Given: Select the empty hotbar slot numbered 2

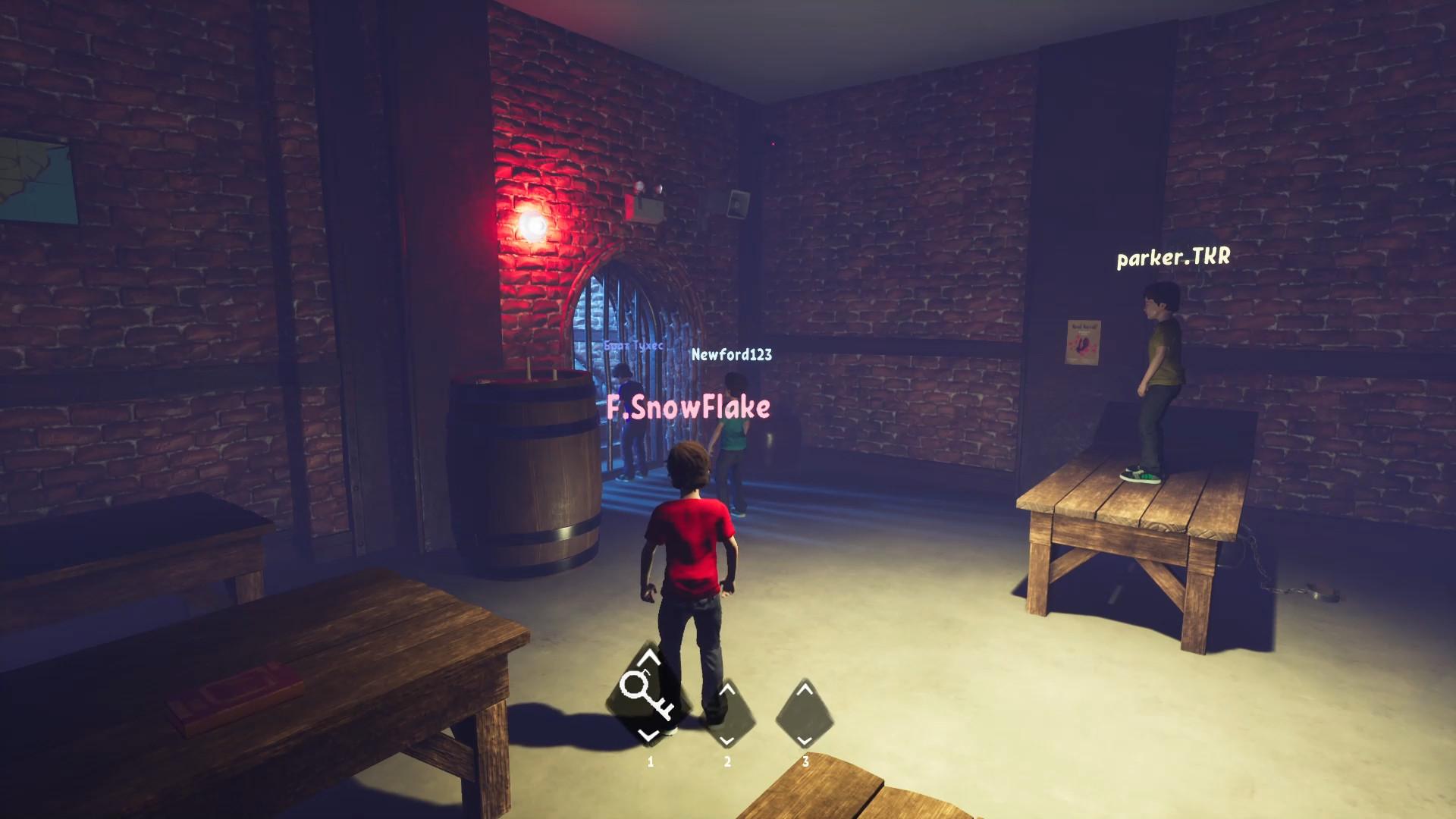Looking at the screenshot, I should point(726,714).
